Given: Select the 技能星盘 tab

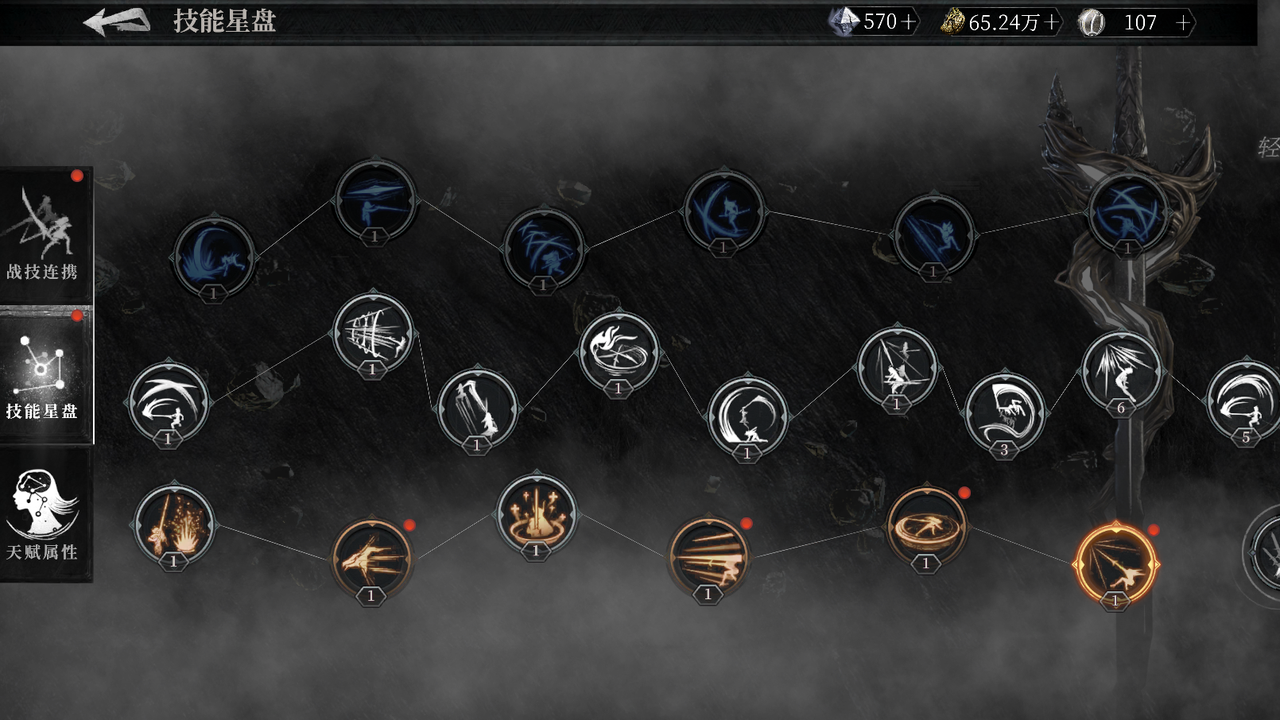Looking at the screenshot, I should [x=45, y=375].
